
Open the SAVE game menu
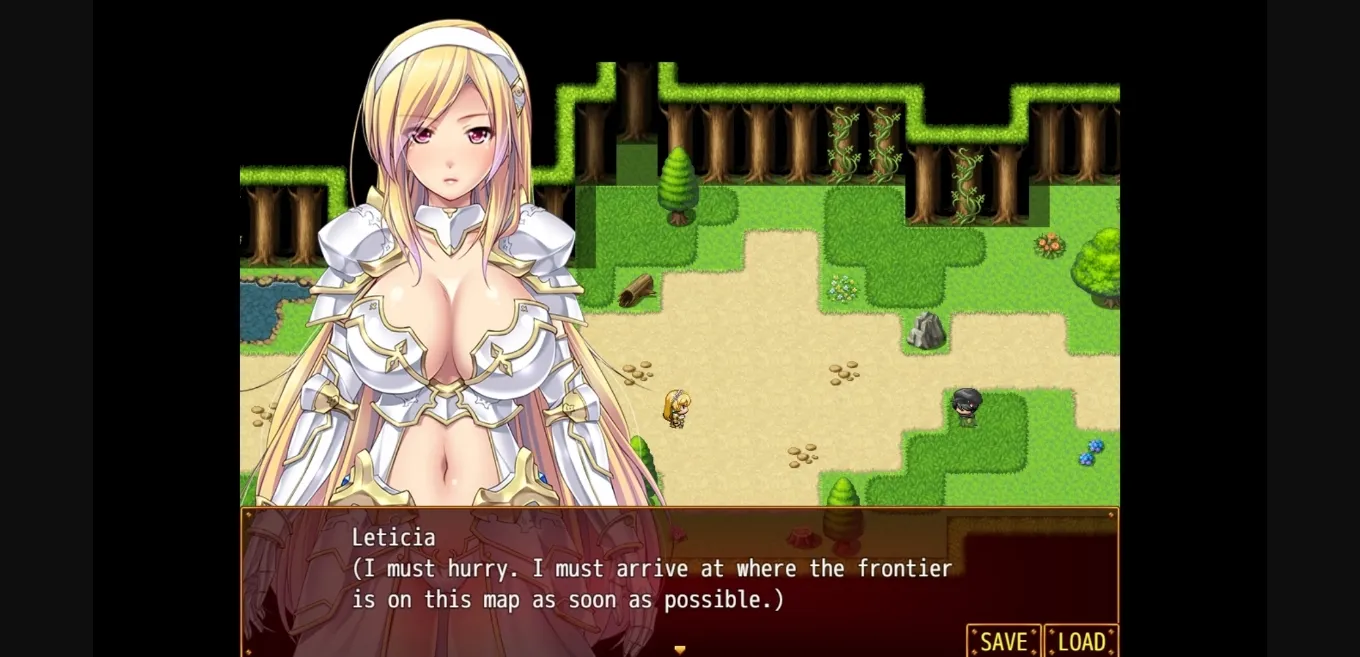point(1003,641)
